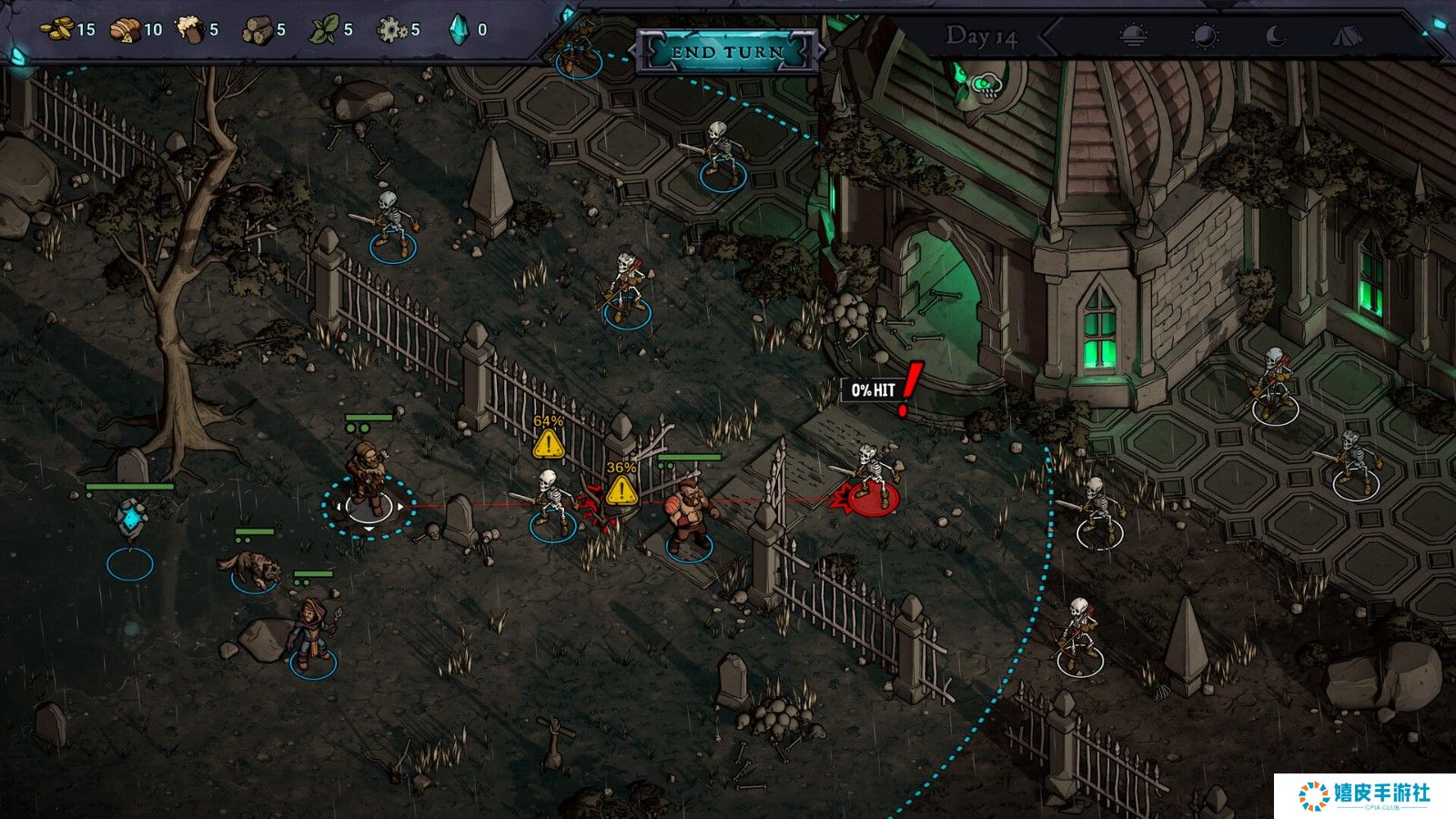
Task: Check the rain cloud weather icon
Action: coord(985,86)
